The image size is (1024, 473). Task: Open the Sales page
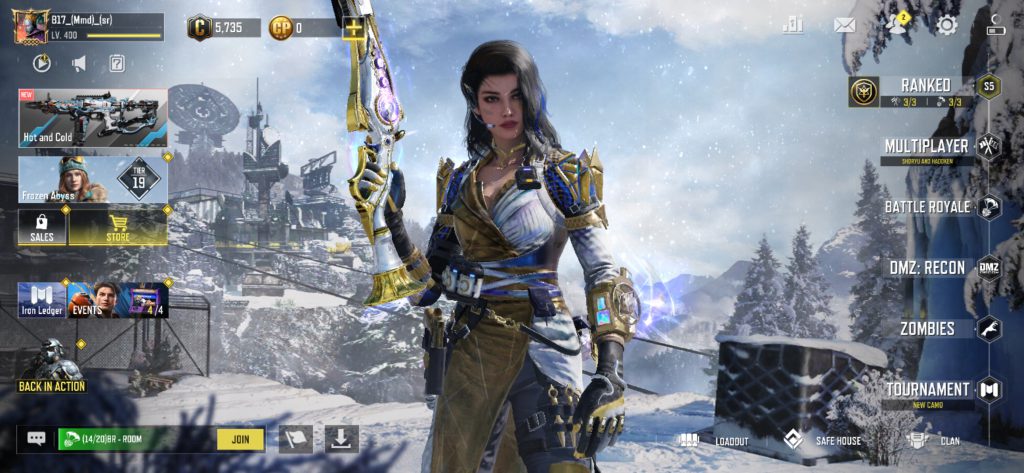42,226
